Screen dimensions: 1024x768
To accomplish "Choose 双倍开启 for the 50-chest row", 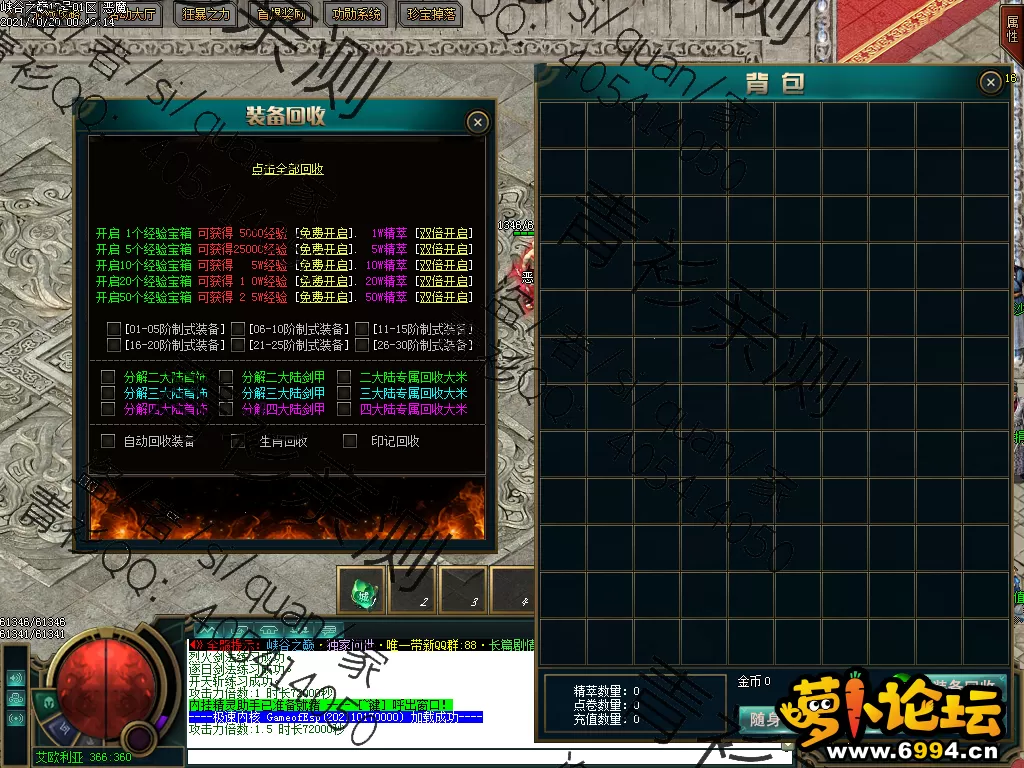I will coord(443,297).
